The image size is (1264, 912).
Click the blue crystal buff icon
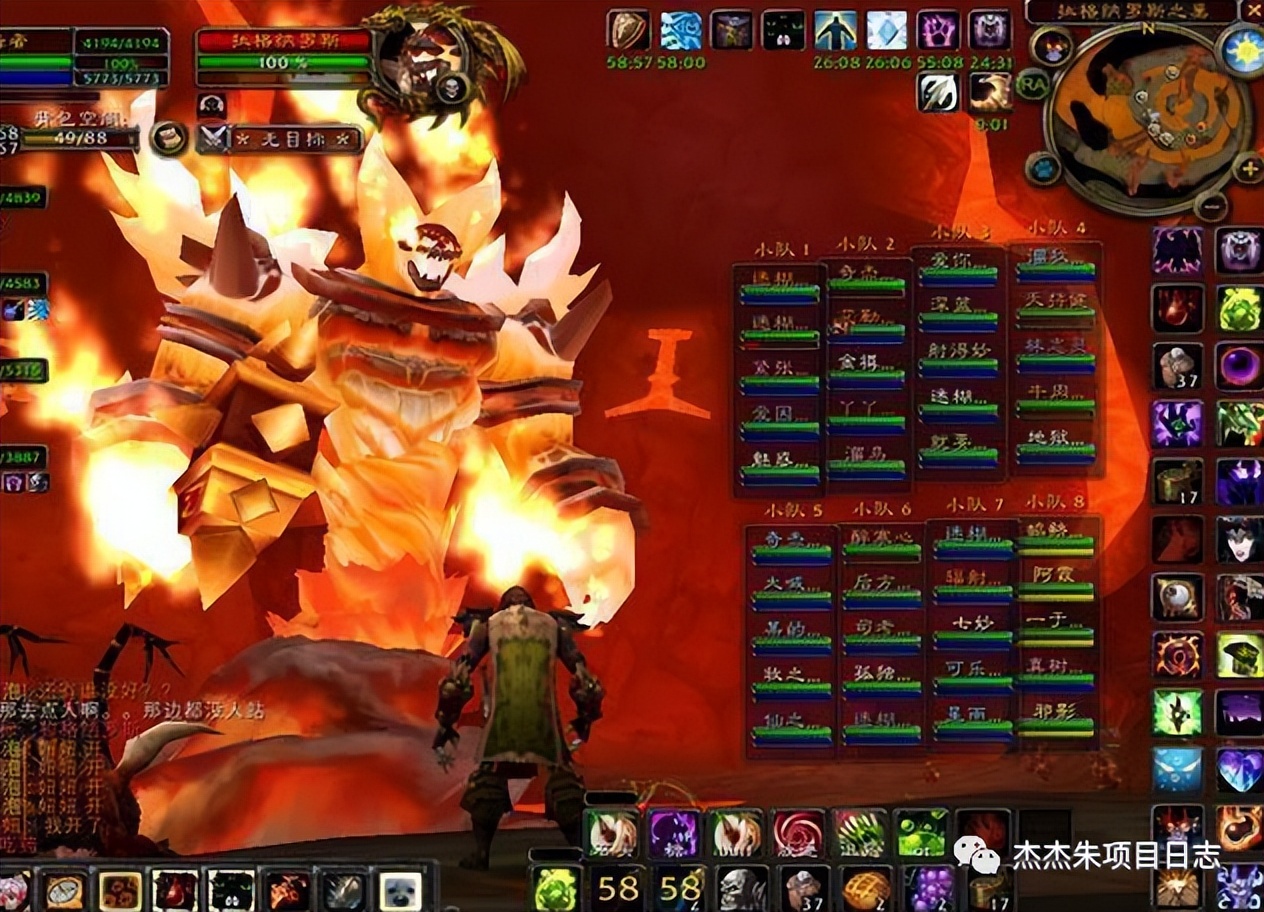[x=886, y=30]
